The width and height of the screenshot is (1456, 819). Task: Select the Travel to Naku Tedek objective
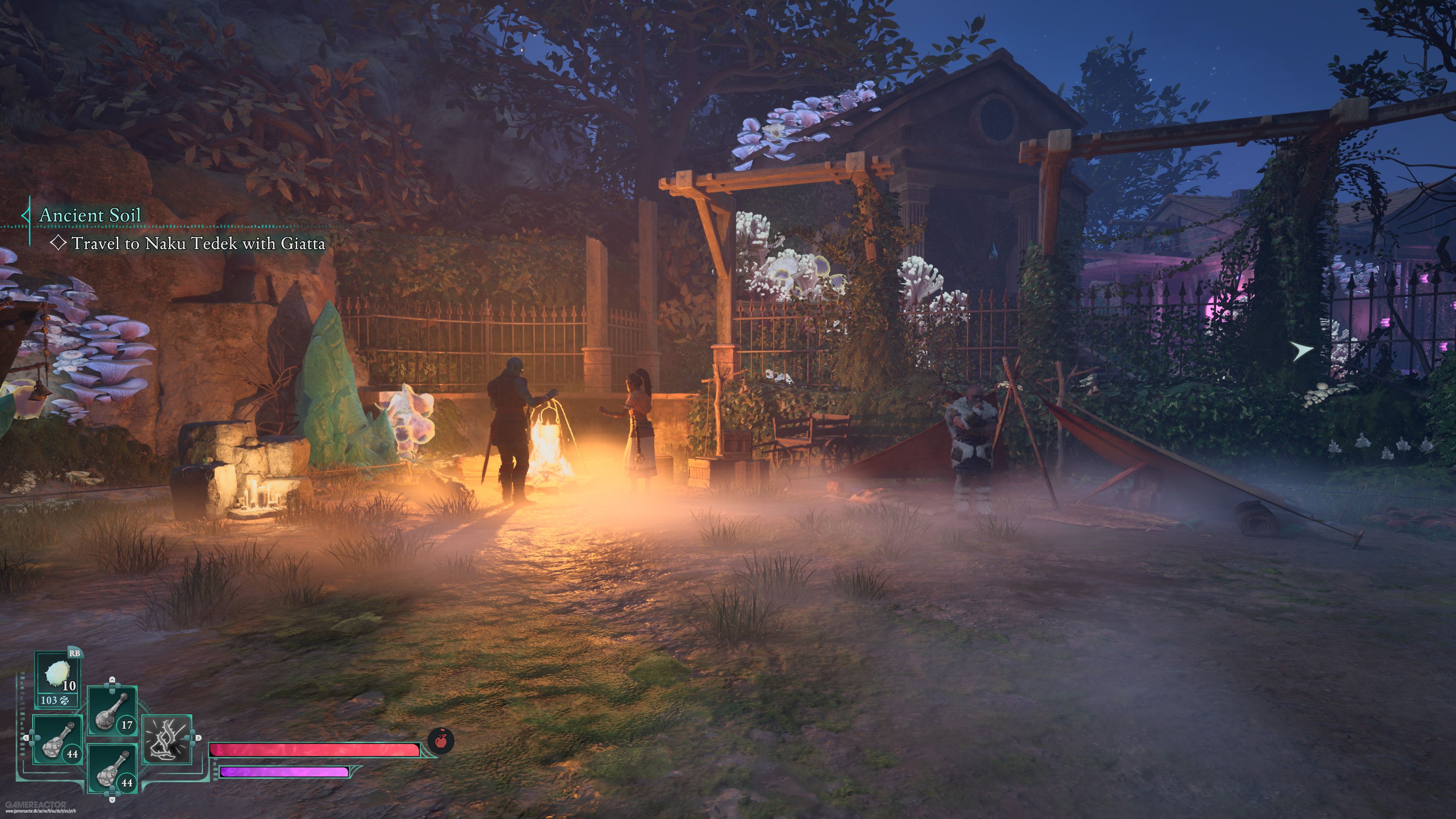(198, 243)
